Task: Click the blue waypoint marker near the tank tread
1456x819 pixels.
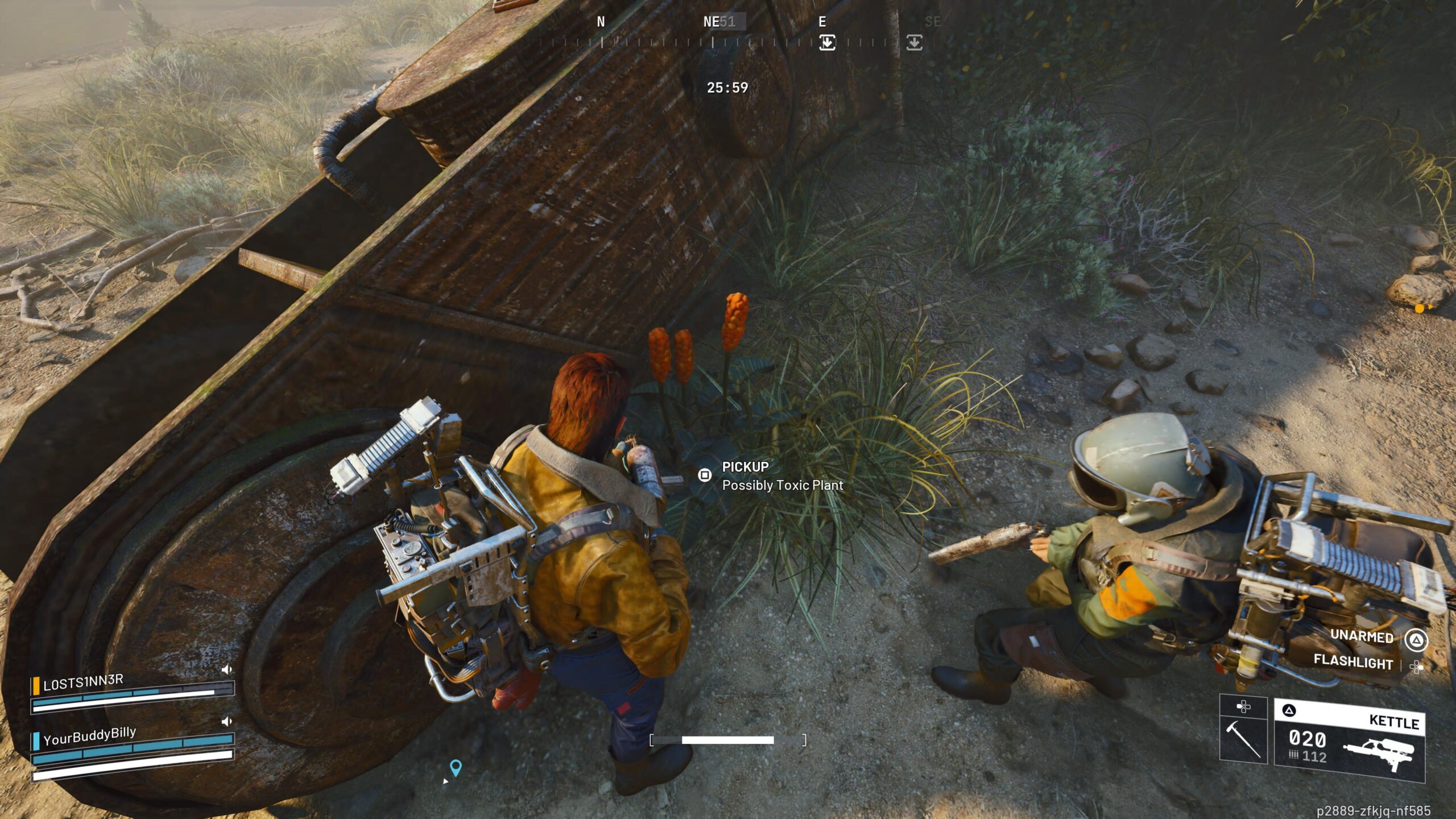Action: tap(455, 768)
